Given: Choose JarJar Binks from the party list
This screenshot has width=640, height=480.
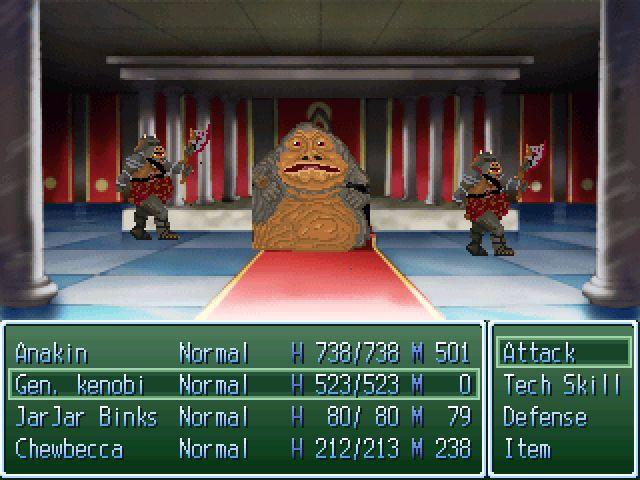Looking at the screenshot, I should point(243,417).
